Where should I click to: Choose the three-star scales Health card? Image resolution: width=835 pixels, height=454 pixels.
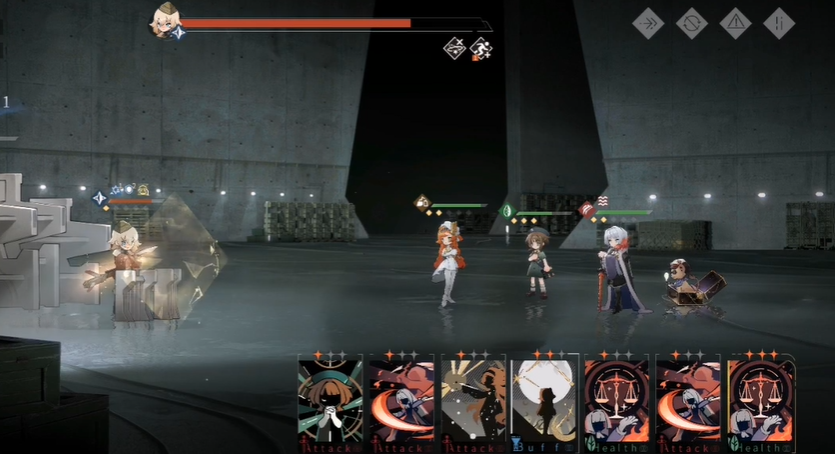point(761,400)
